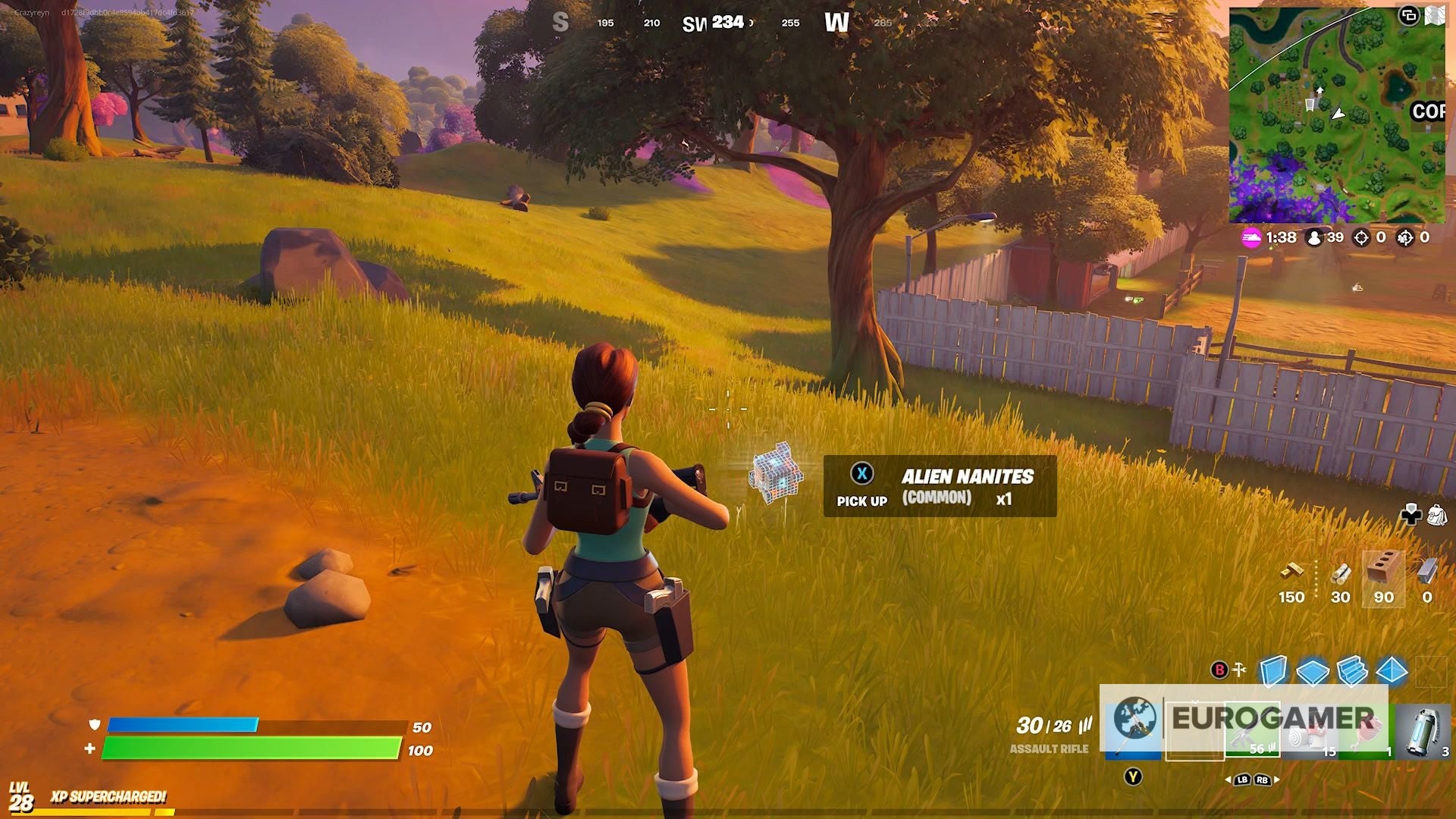Toggle the second minimap overlay icon
The image size is (1456, 819).
(x=1436, y=14)
